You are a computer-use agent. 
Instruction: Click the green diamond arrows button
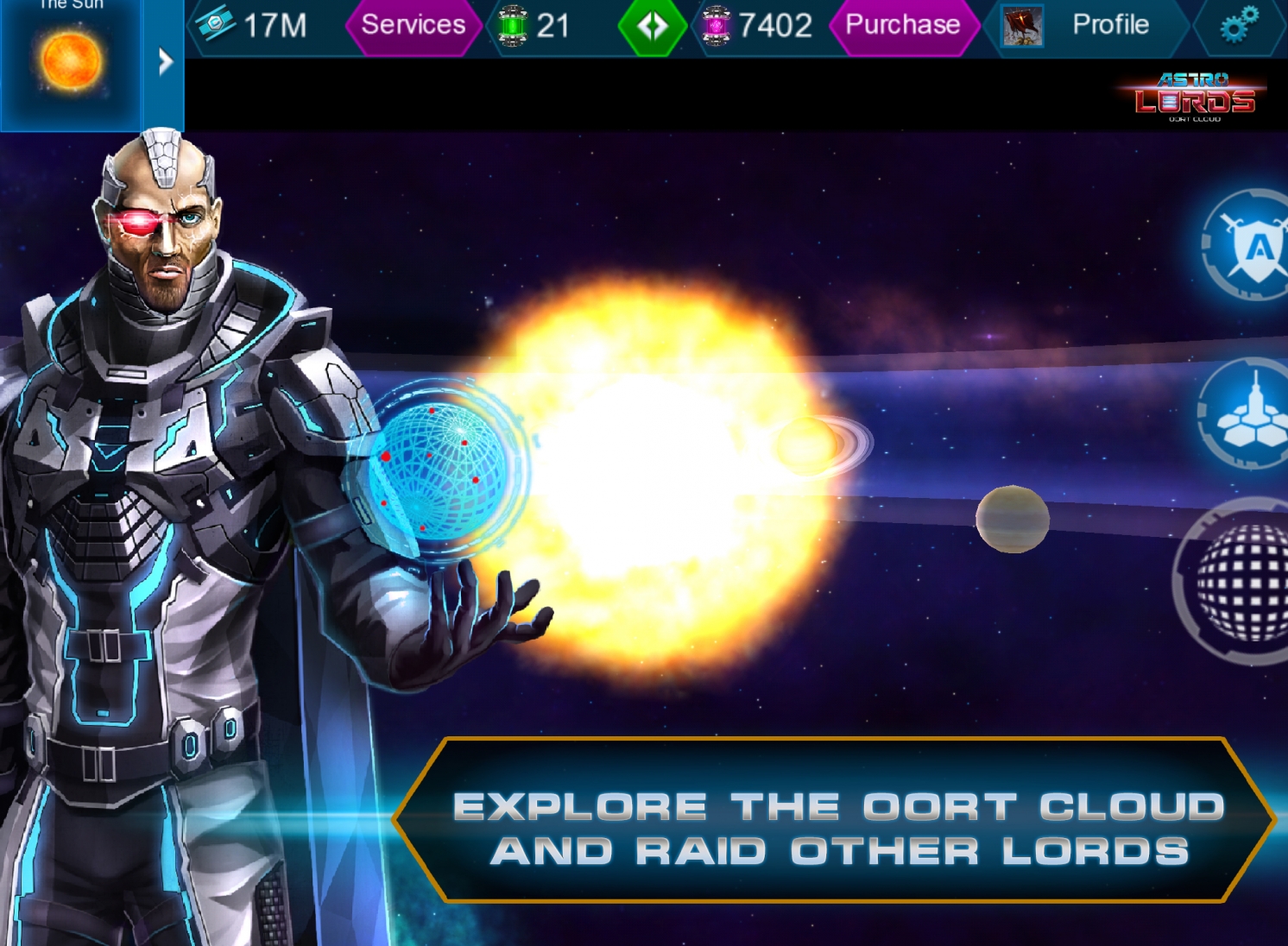click(652, 27)
